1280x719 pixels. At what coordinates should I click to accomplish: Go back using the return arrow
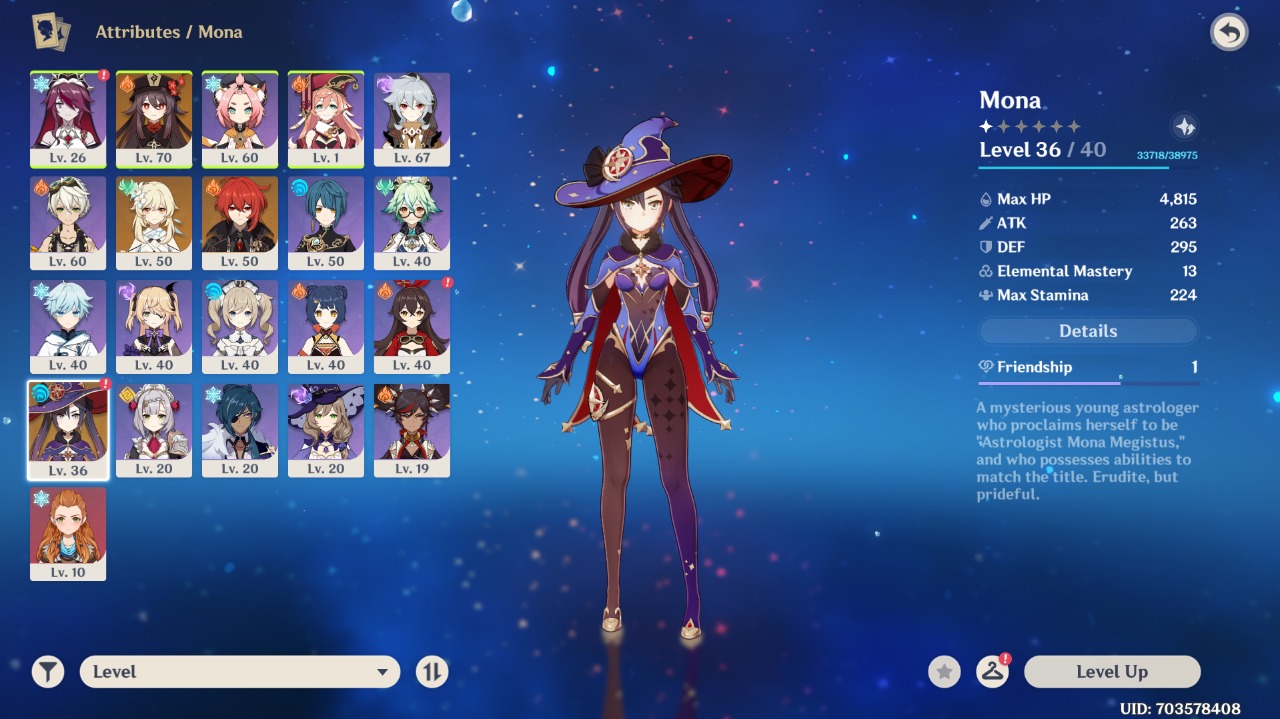(1229, 32)
